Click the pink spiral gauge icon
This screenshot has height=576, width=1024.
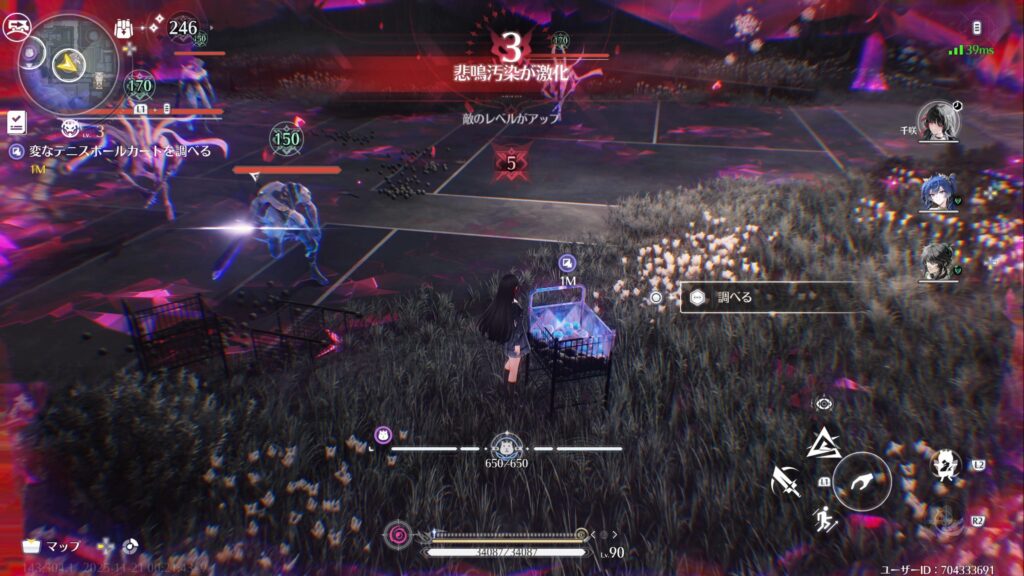click(x=399, y=535)
